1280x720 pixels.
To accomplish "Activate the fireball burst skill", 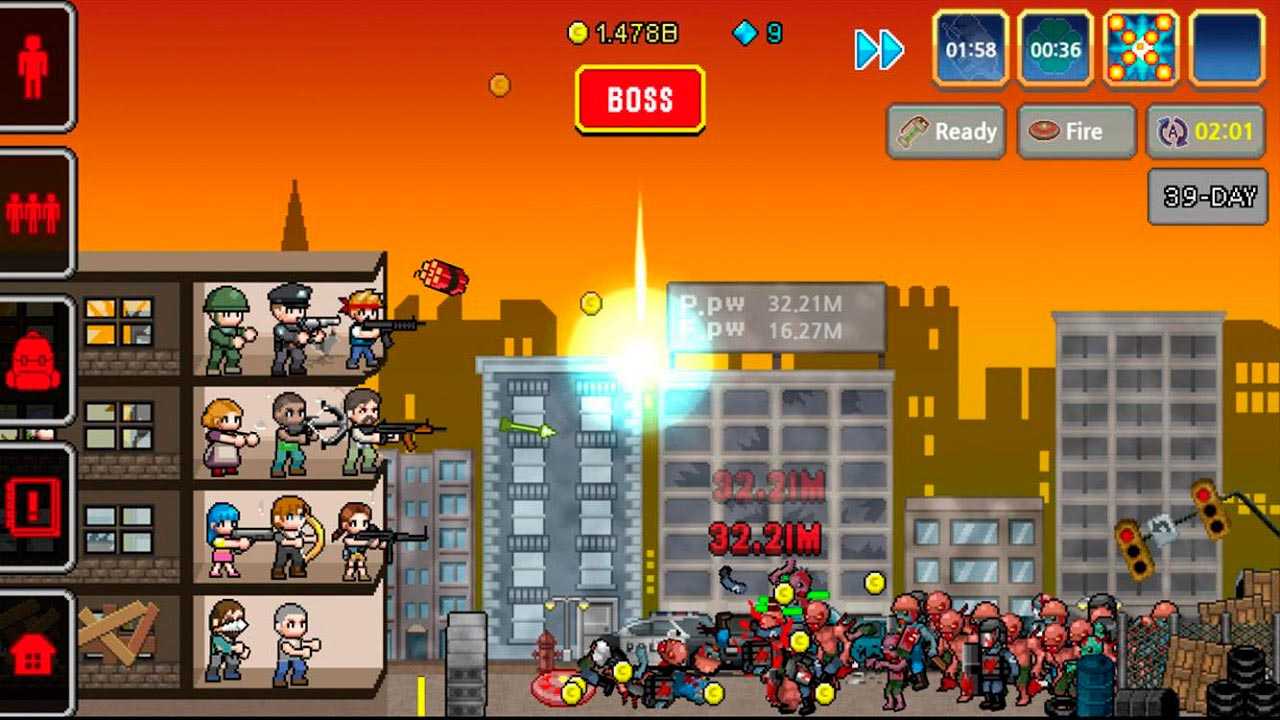I will point(1141,48).
